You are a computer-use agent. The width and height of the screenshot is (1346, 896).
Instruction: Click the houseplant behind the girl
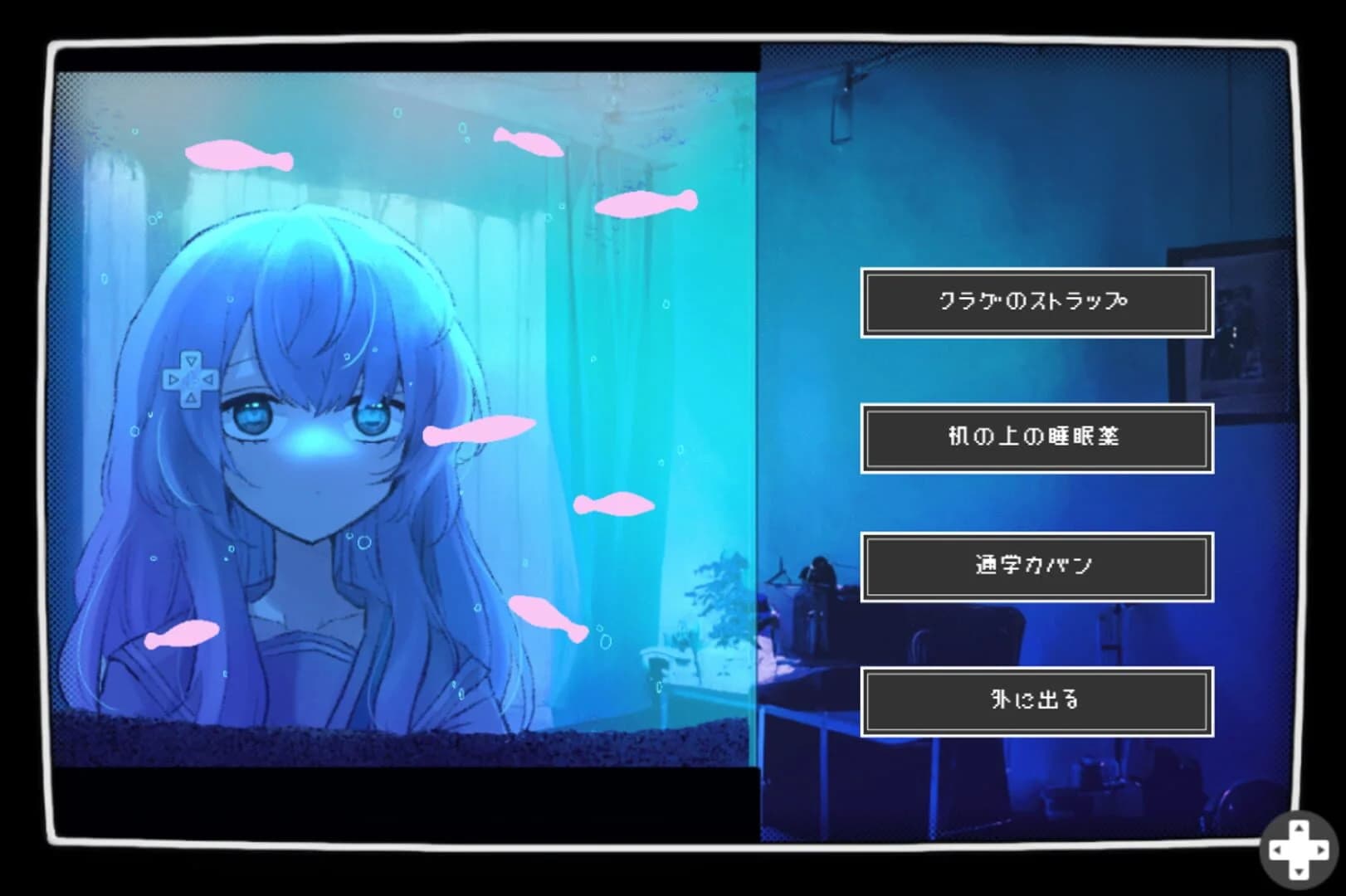click(715, 618)
